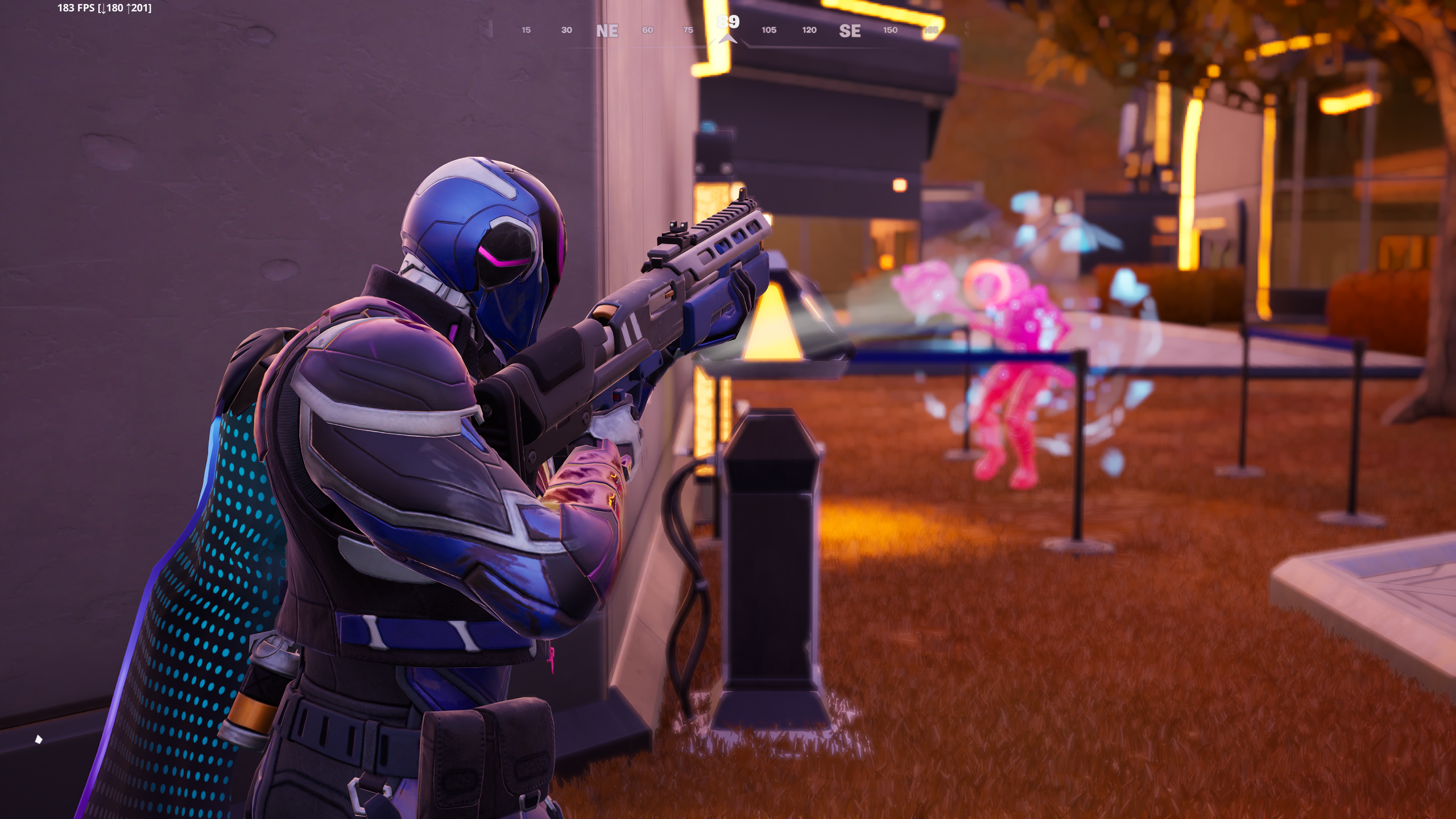Viewport: 1456px width, 819px height.
Task: Click the uplink 201 value in the FPS overlay
Action: pyautogui.click(x=139, y=9)
